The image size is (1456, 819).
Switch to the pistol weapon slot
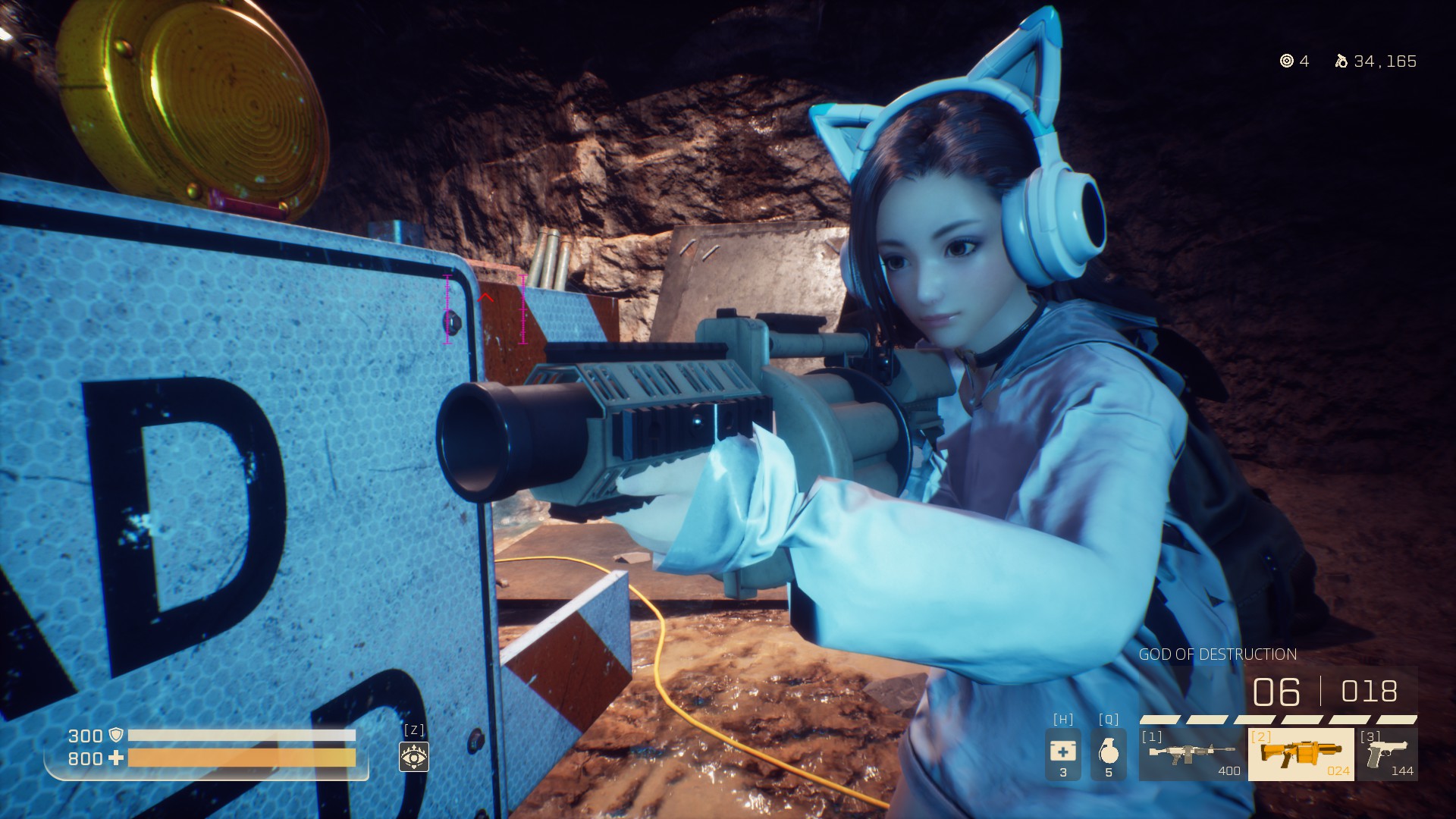[1387, 755]
